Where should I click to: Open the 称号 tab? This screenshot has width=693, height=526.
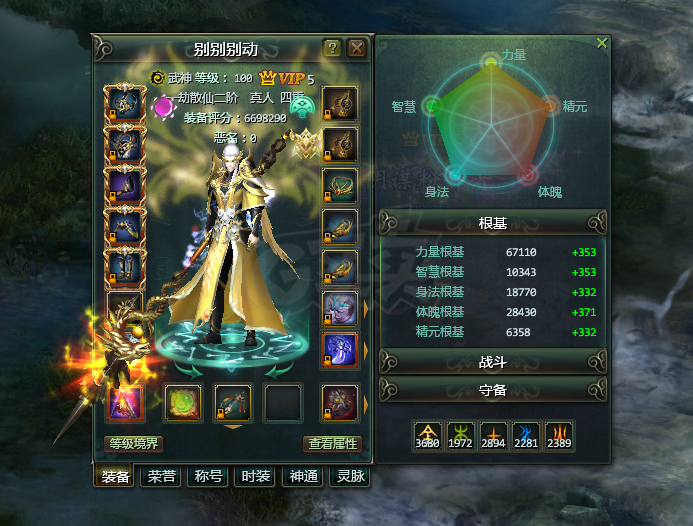click(208, 477)
